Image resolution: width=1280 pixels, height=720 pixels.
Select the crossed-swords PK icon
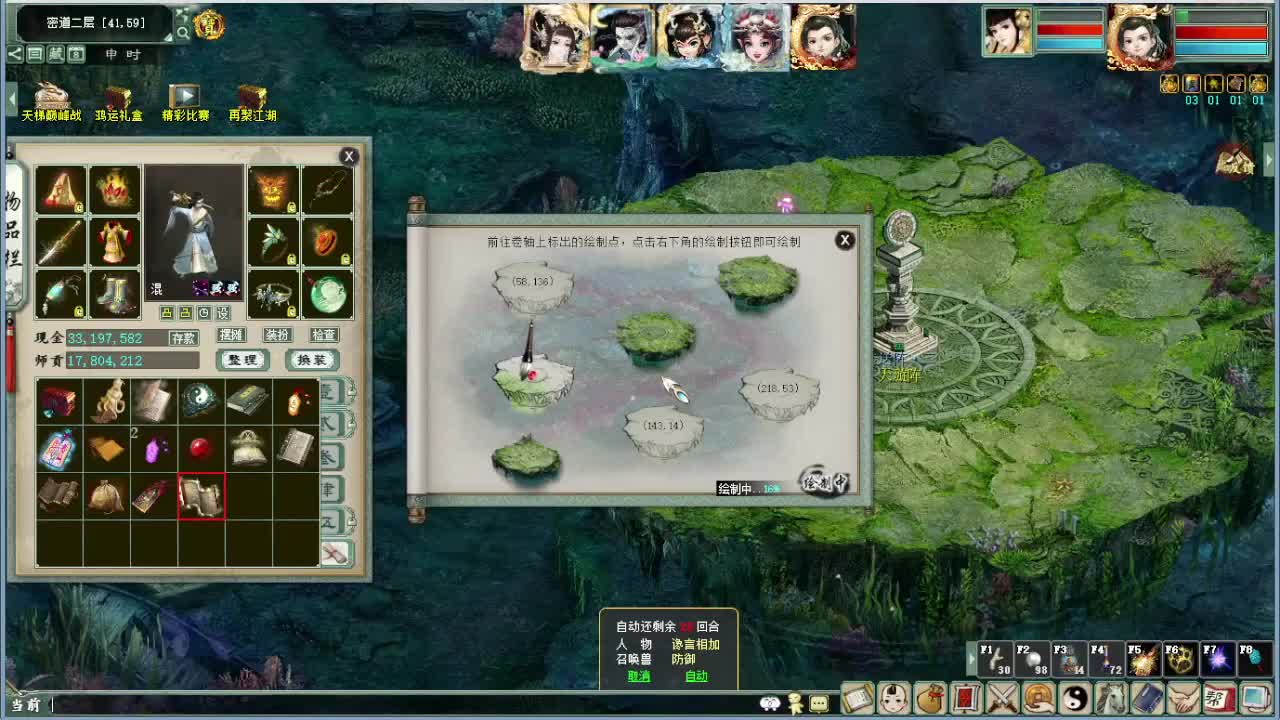[x=1001, y=699]
